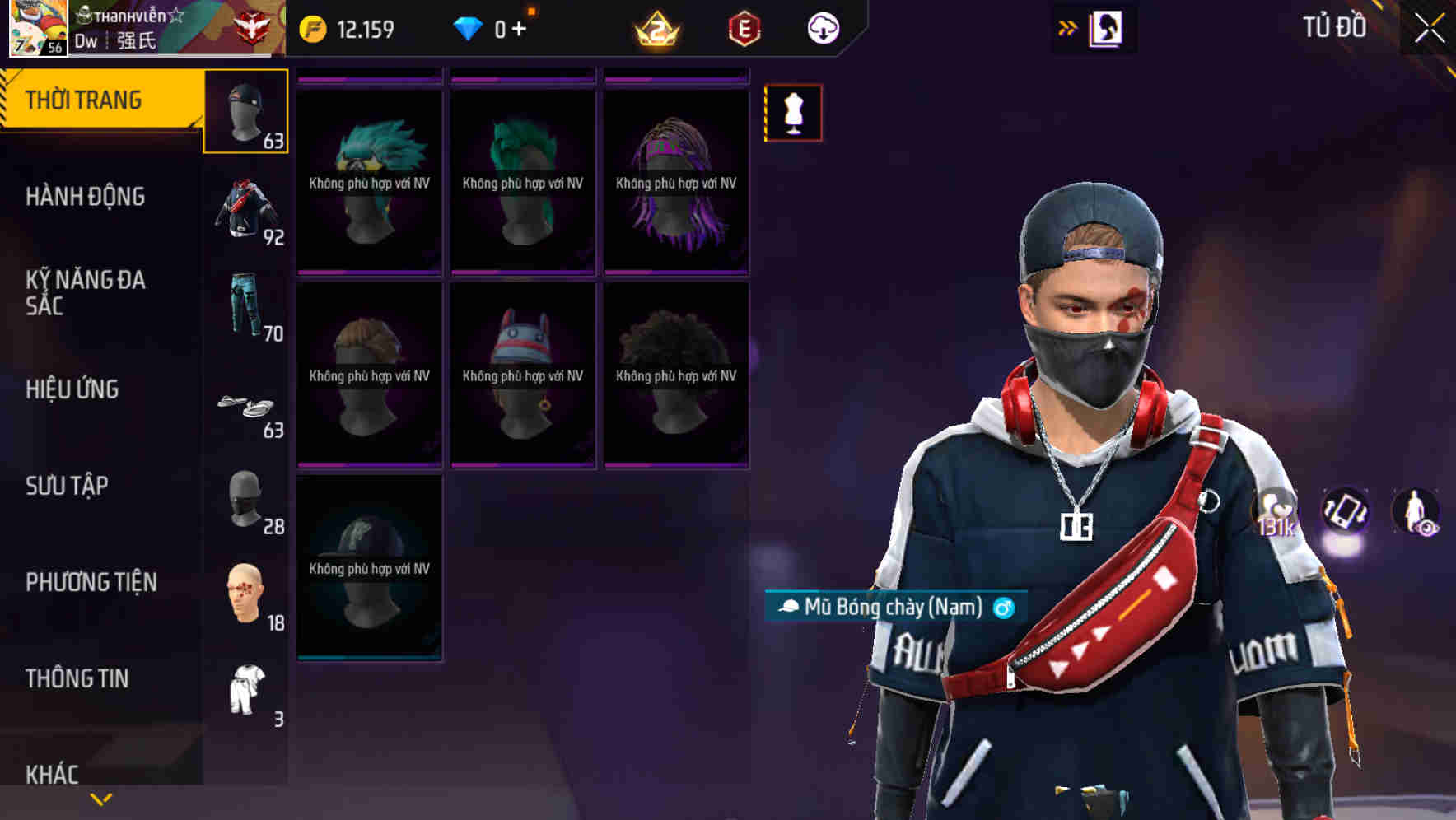The image size is (1456, 820).
Task: Collapse the panel using the double chevrons
Action: 1068,26
